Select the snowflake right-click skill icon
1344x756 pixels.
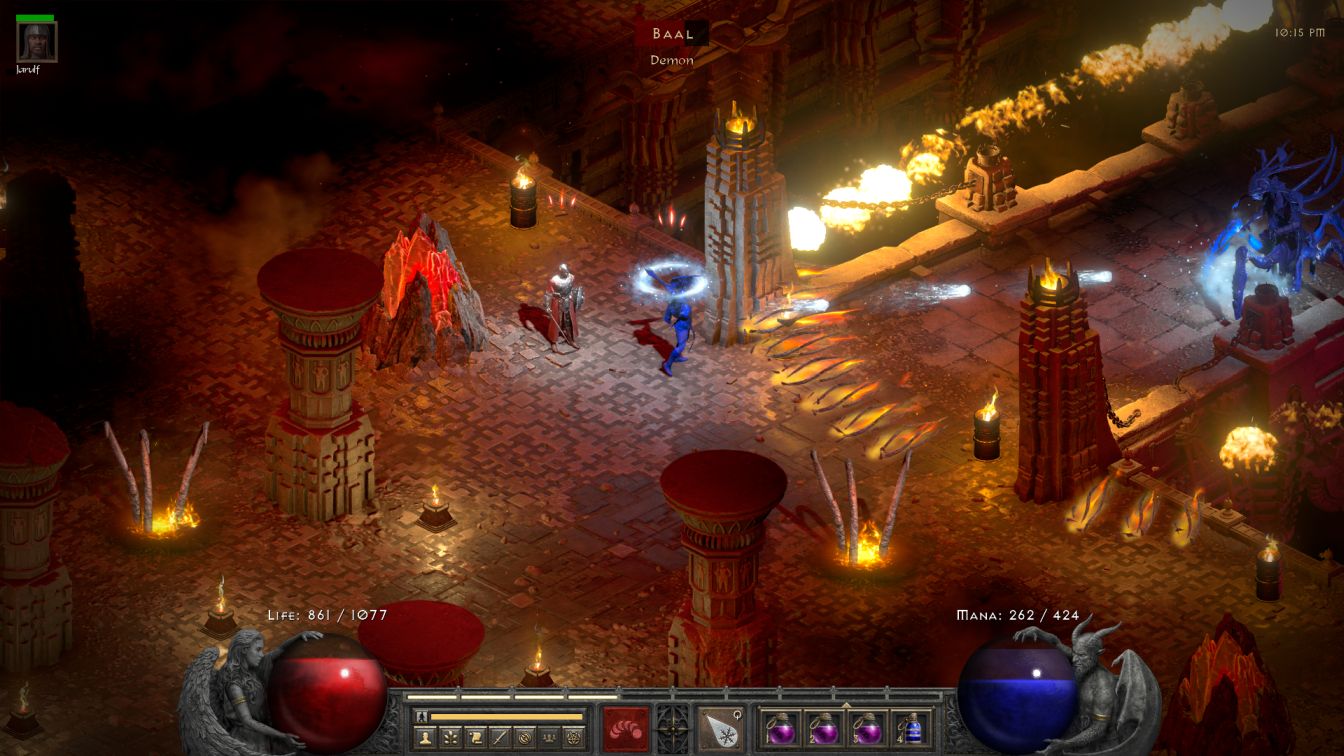click(x=719, y=728)
